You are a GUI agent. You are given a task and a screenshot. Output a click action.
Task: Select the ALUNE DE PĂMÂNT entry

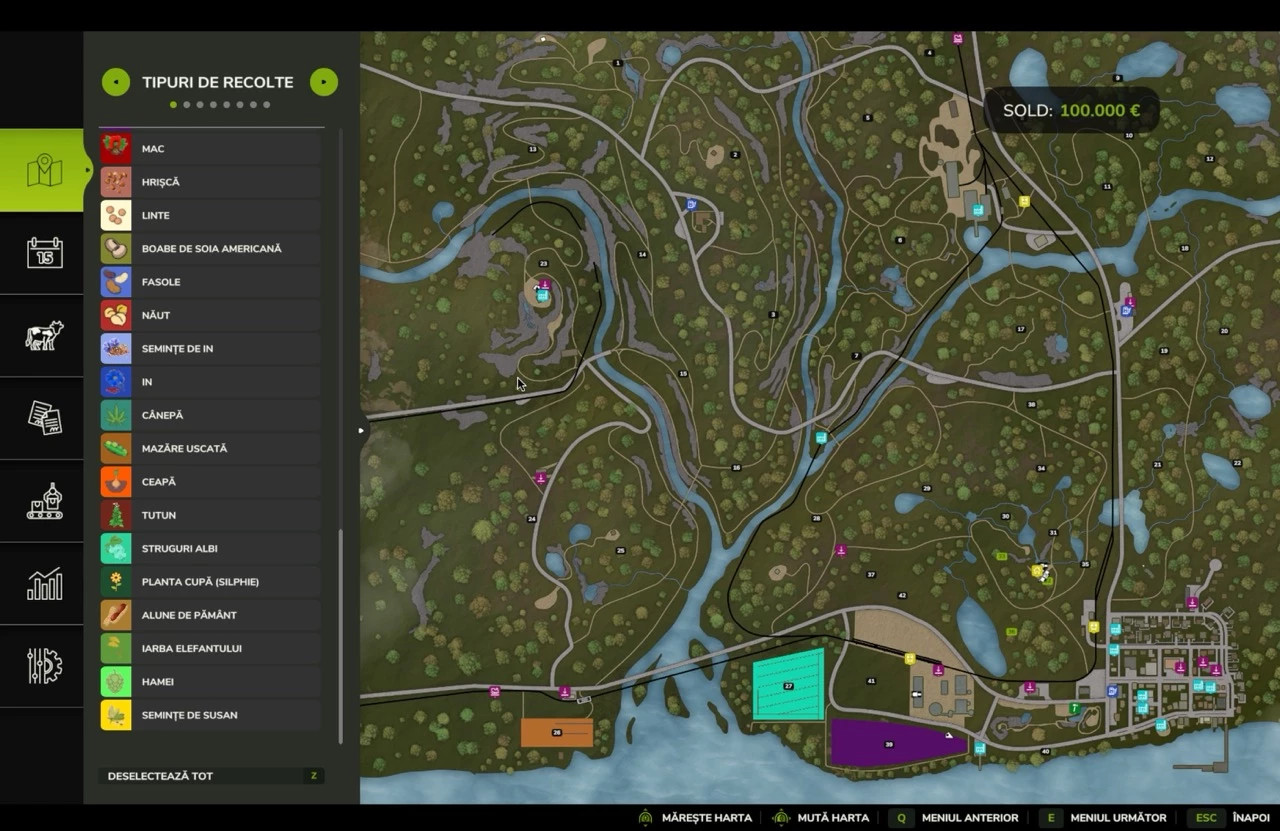(210, 615)
